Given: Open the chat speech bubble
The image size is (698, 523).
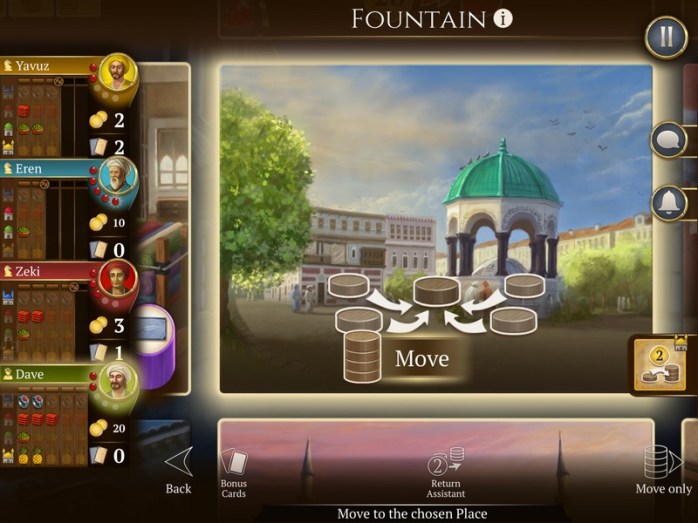Looking at the screenshot, I should pyautogui.click(x=668, y=140).
